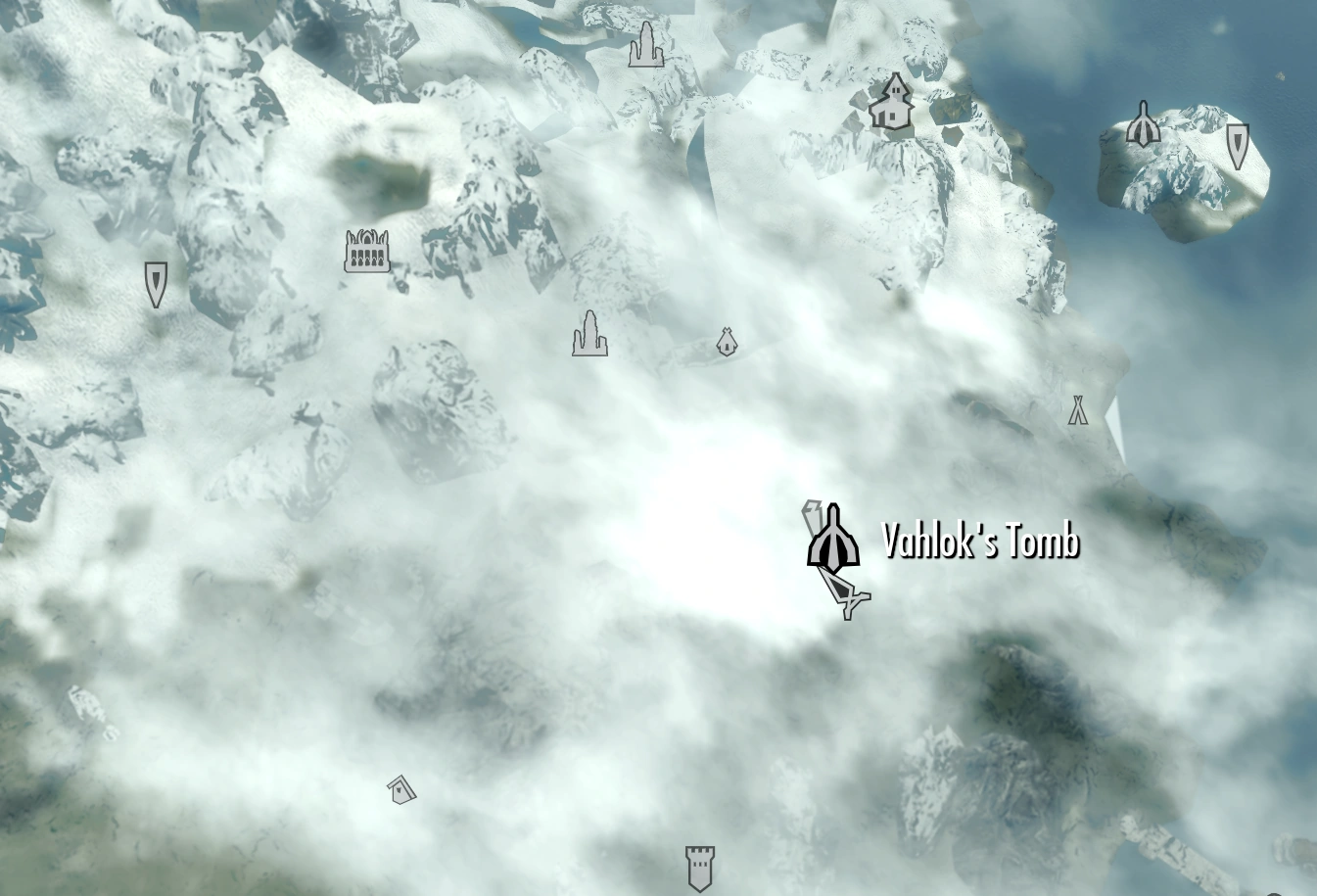The width and height of the screenshot is (1317, 896).
Task: Click the Skaal Village house marker northeast
Action: click(x=891, y=103)
